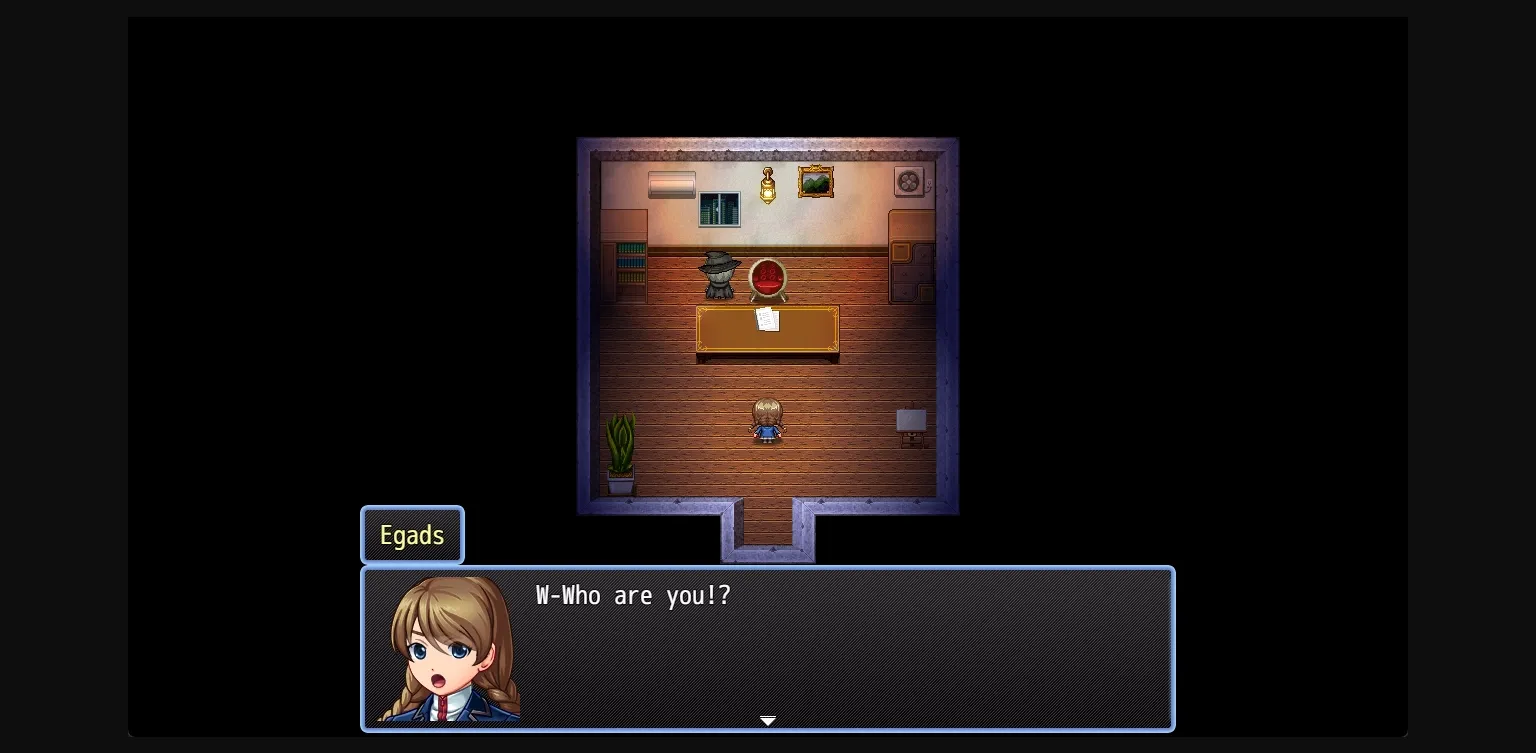Select the character portrait of the girl
This screenshot has width=1536, height=753.
tap(448, 648)
